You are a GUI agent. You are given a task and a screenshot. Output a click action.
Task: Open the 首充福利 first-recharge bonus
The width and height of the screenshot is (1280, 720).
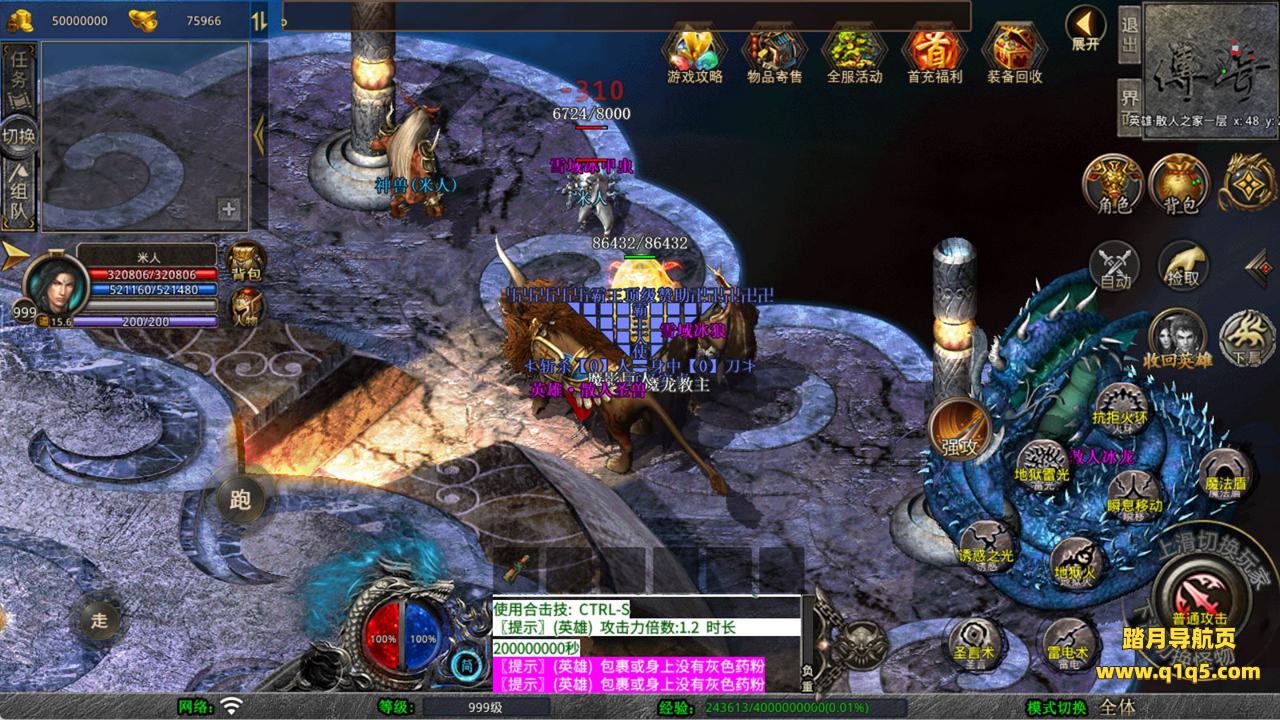[934, 48]
